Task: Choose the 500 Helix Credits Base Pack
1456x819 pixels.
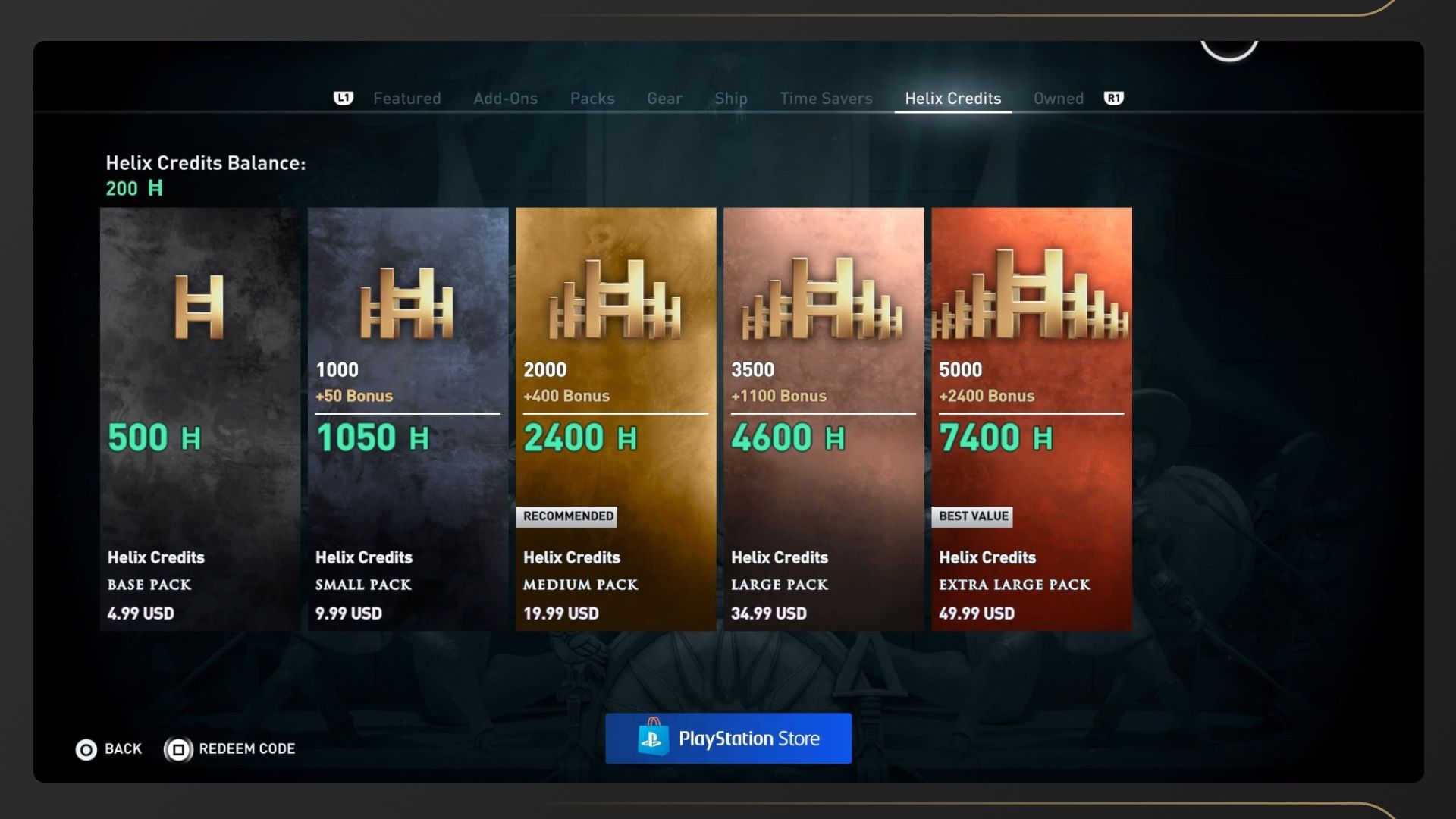Action: tap(200, 419)
